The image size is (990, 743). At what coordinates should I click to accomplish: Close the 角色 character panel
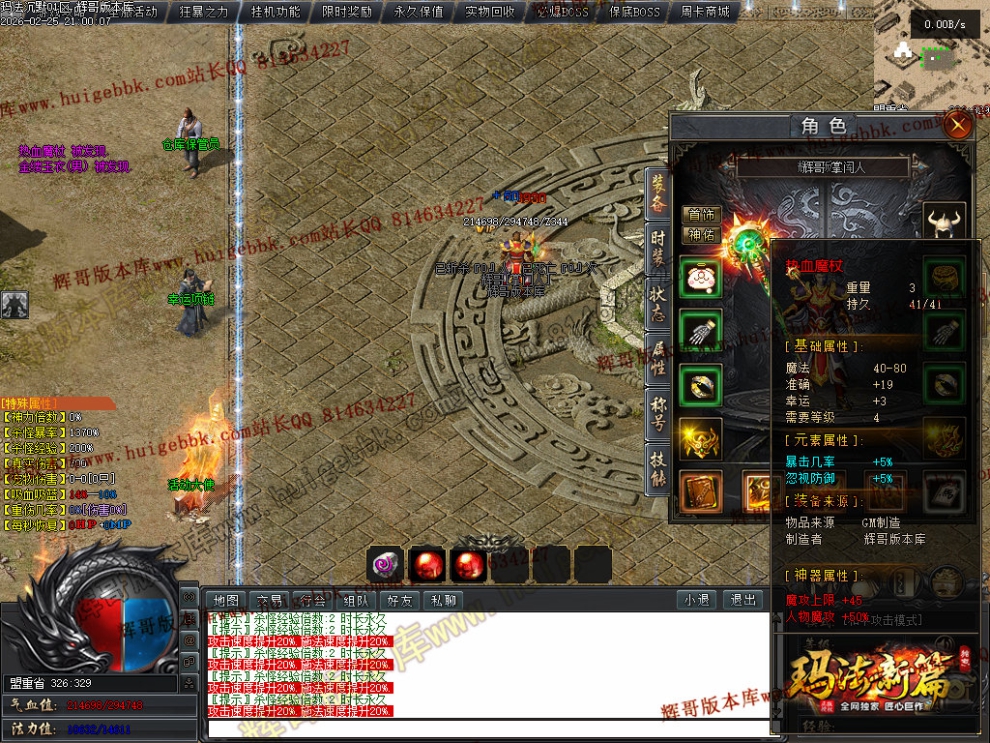click(x=958, y=126)
